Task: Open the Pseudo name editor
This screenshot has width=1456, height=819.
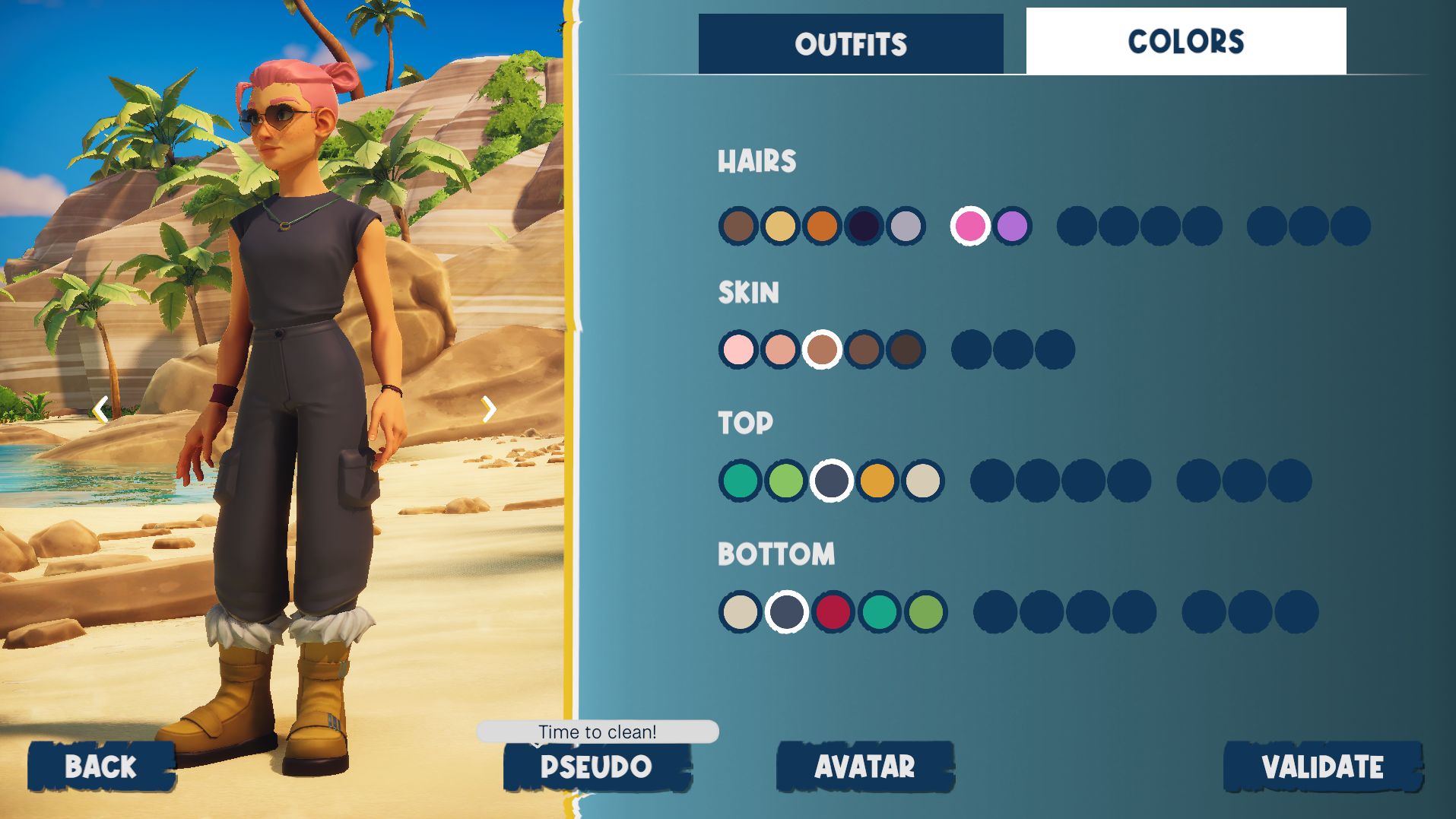Action: (597, 767)
